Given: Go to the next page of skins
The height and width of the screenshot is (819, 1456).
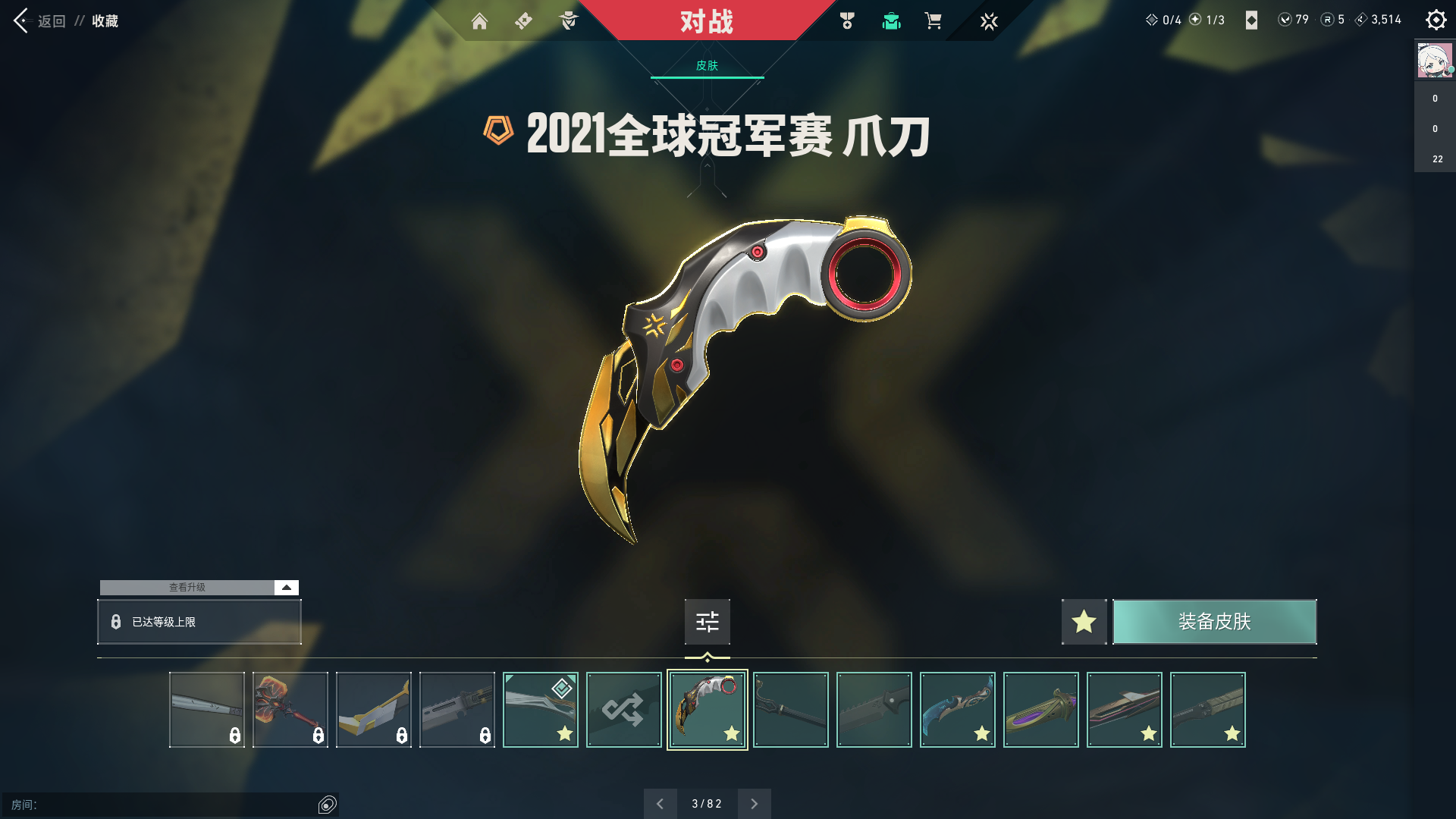Looking at the screenshot, I should 754,803.
